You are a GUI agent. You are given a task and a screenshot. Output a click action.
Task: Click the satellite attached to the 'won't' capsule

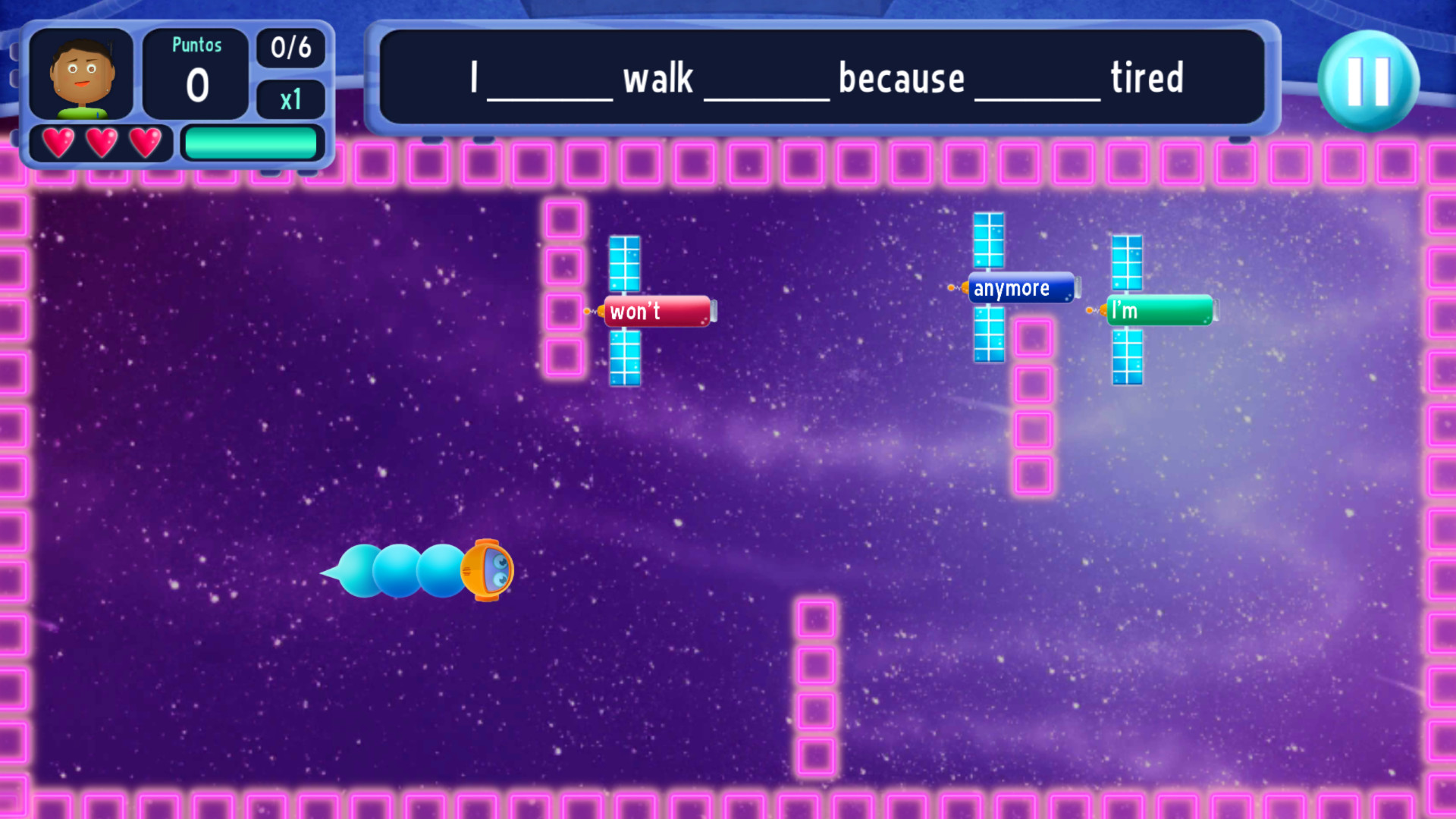624,265
